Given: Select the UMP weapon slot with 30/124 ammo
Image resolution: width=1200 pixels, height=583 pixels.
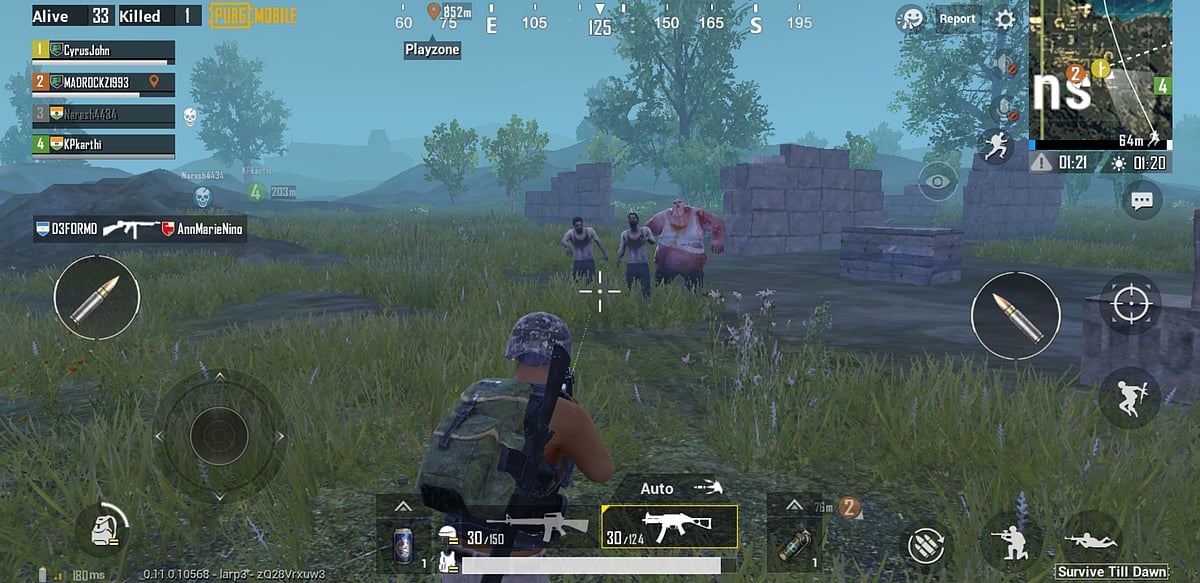Looking at the screenshot, I should pyautogui.click(x=669, y=526).
